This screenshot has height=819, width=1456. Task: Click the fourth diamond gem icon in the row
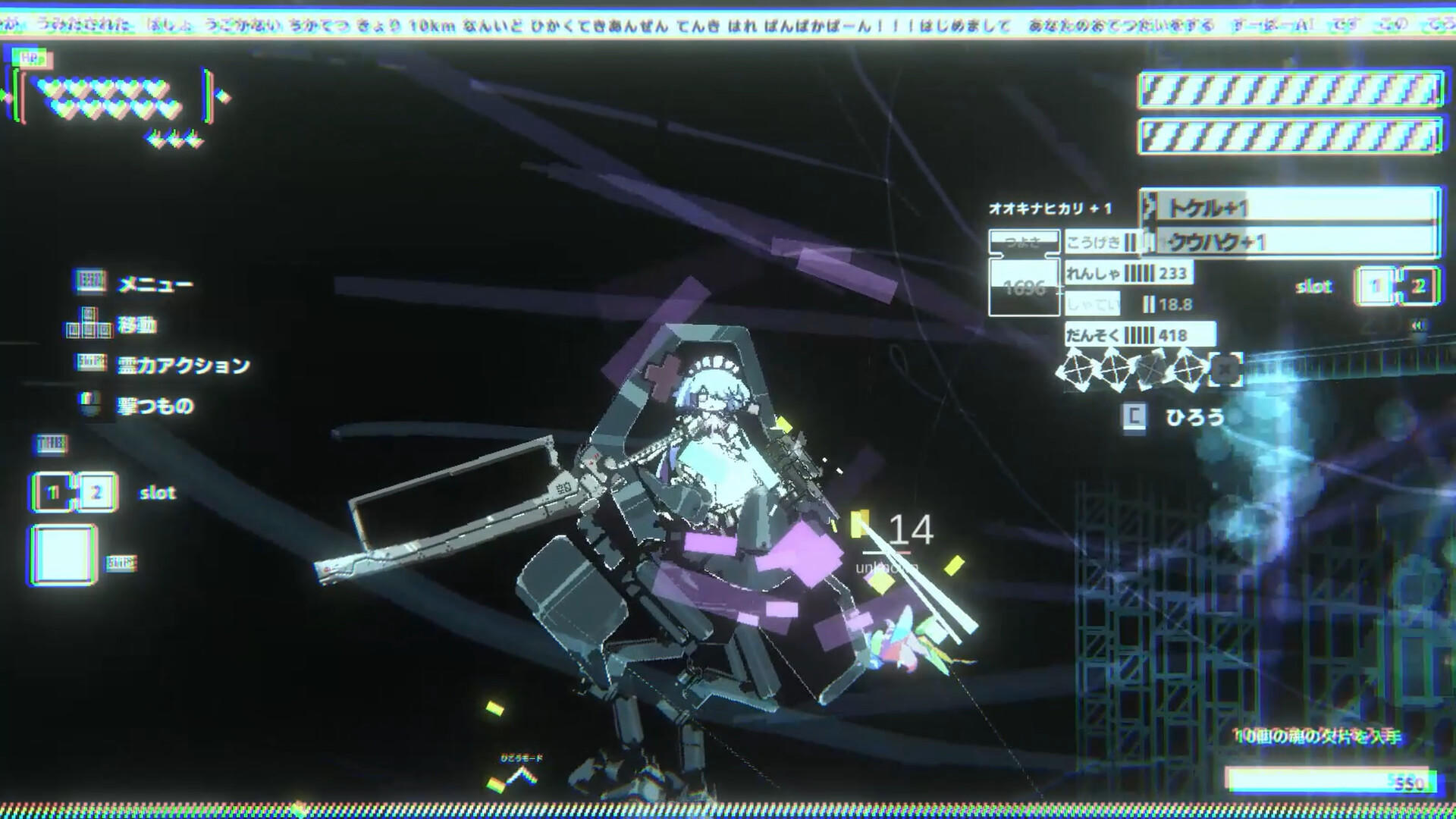click(x=1188, y=369)
